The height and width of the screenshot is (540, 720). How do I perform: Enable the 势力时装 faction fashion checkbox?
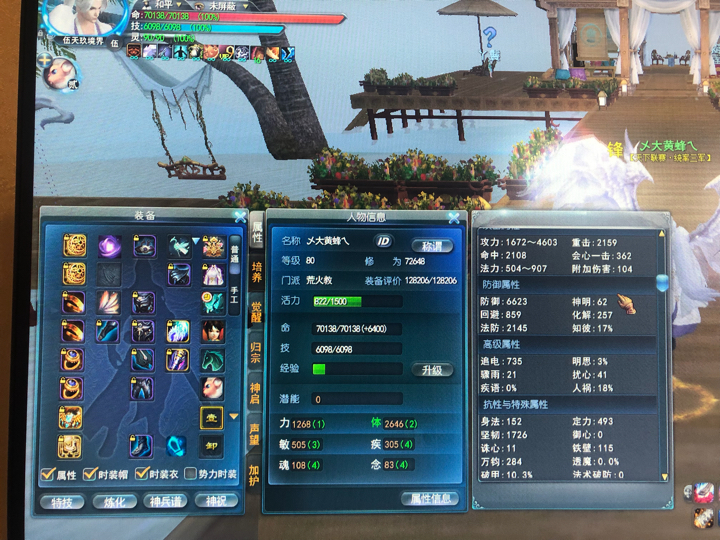click(x=190, y=474)
